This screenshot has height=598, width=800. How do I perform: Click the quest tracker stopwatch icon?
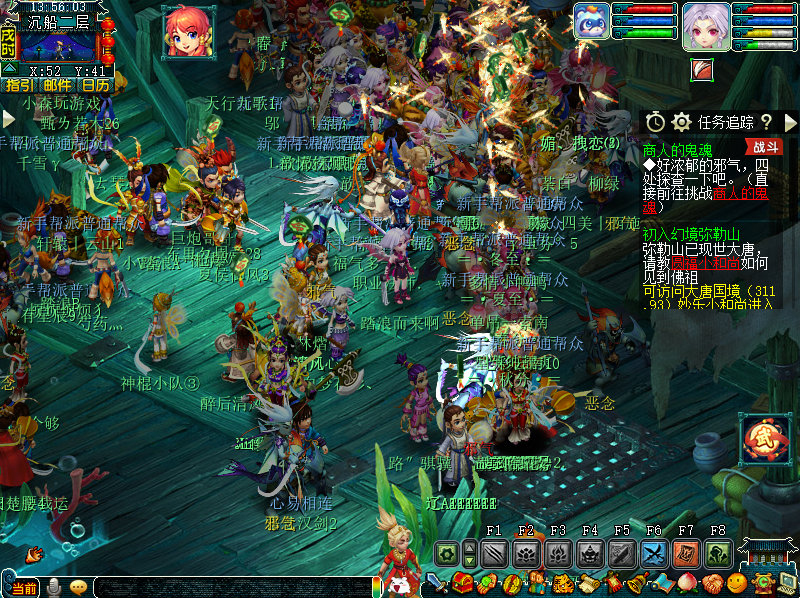point(655,122)
